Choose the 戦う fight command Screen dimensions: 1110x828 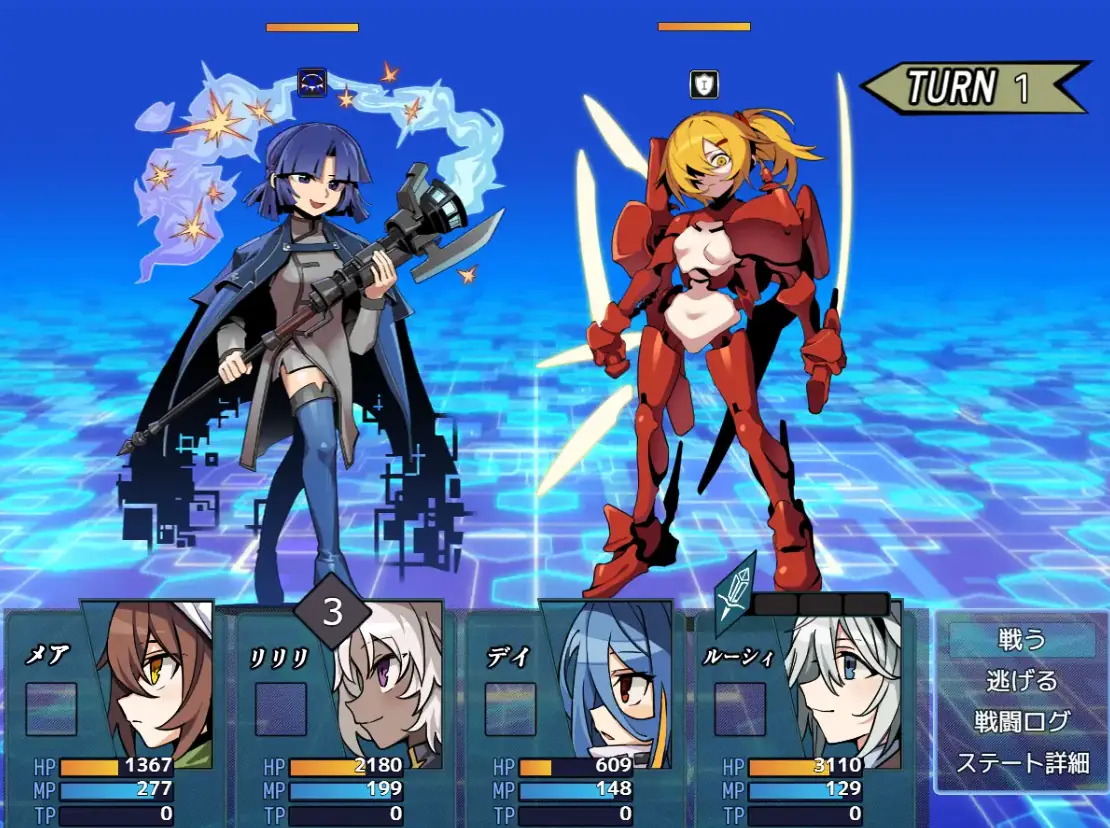[x=1021, y=640]
